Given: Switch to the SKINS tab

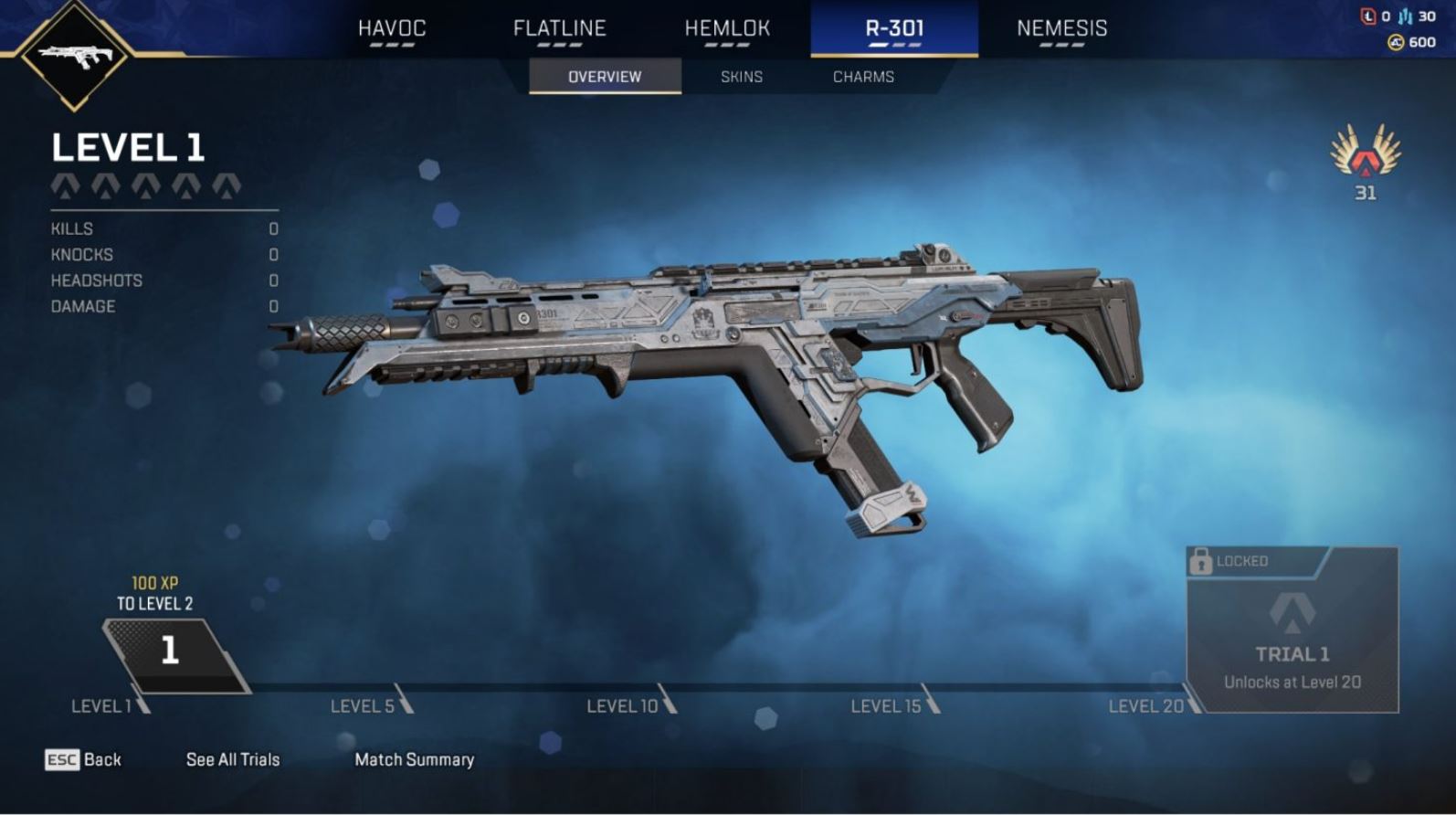Looking at the screenshot, I should [740, 77].
